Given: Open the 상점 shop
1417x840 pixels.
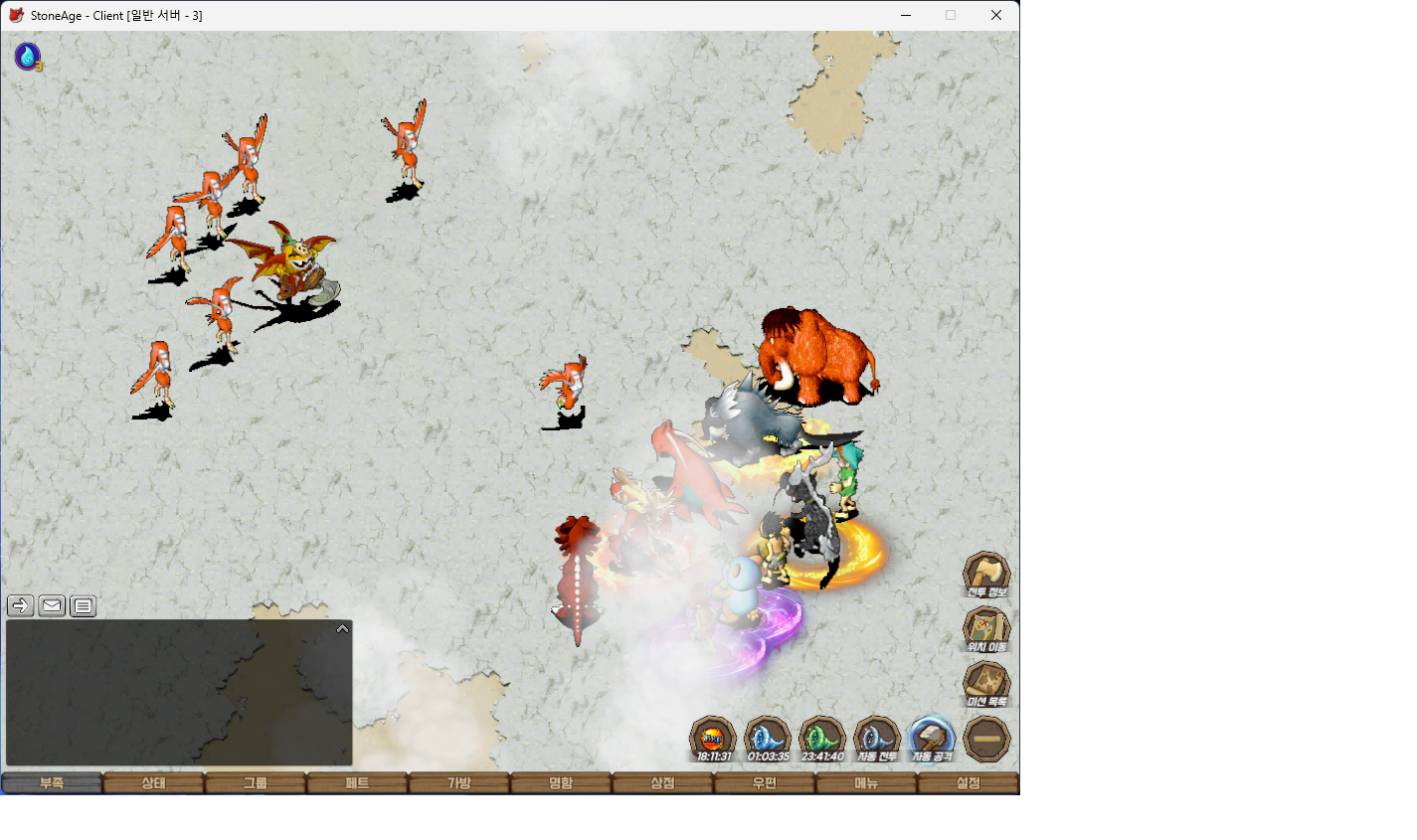Looking at the screenshot, I should tap(662, 783).
